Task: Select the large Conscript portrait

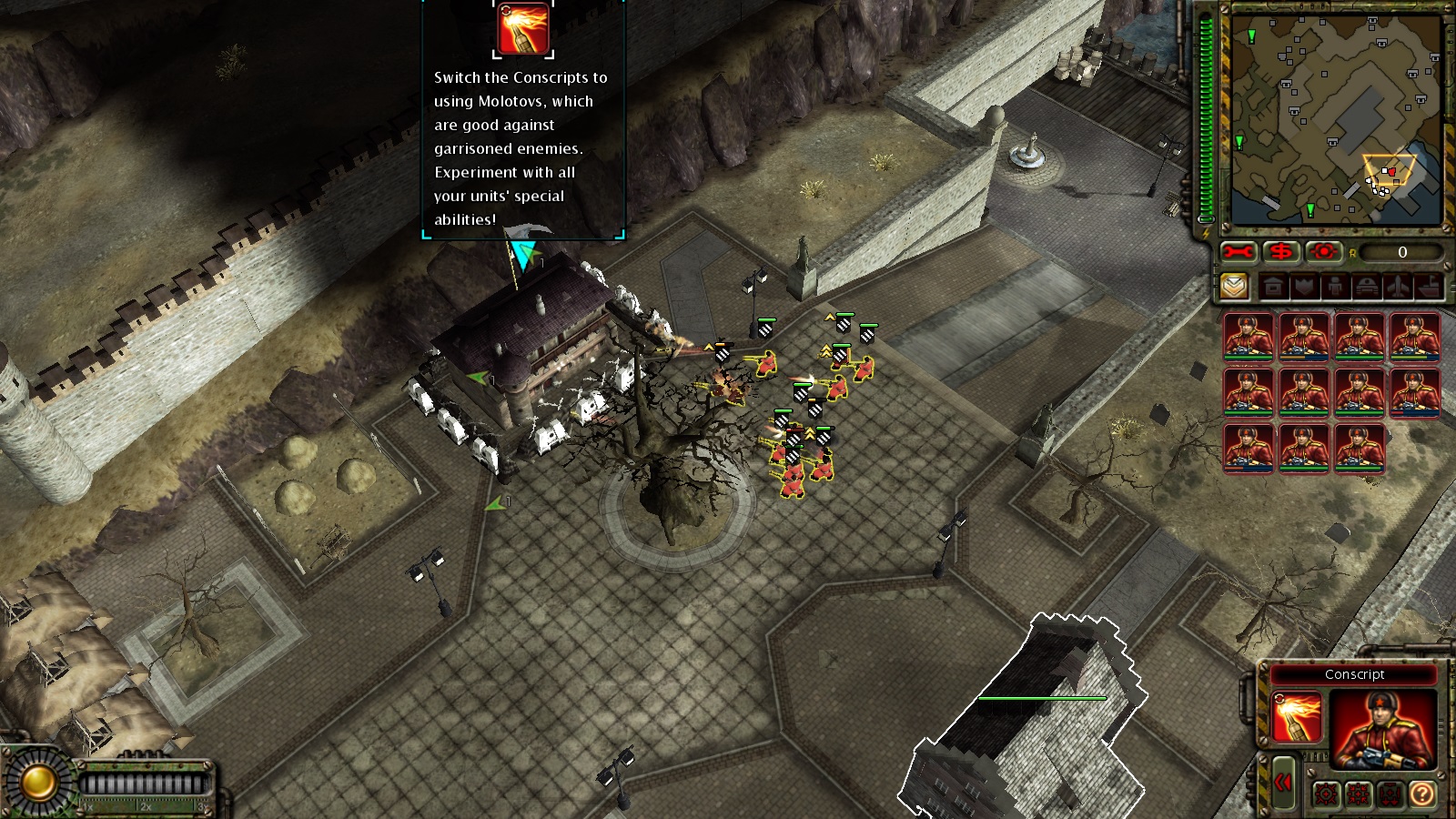Action: pyautogui.click(x=1382, y=729)
